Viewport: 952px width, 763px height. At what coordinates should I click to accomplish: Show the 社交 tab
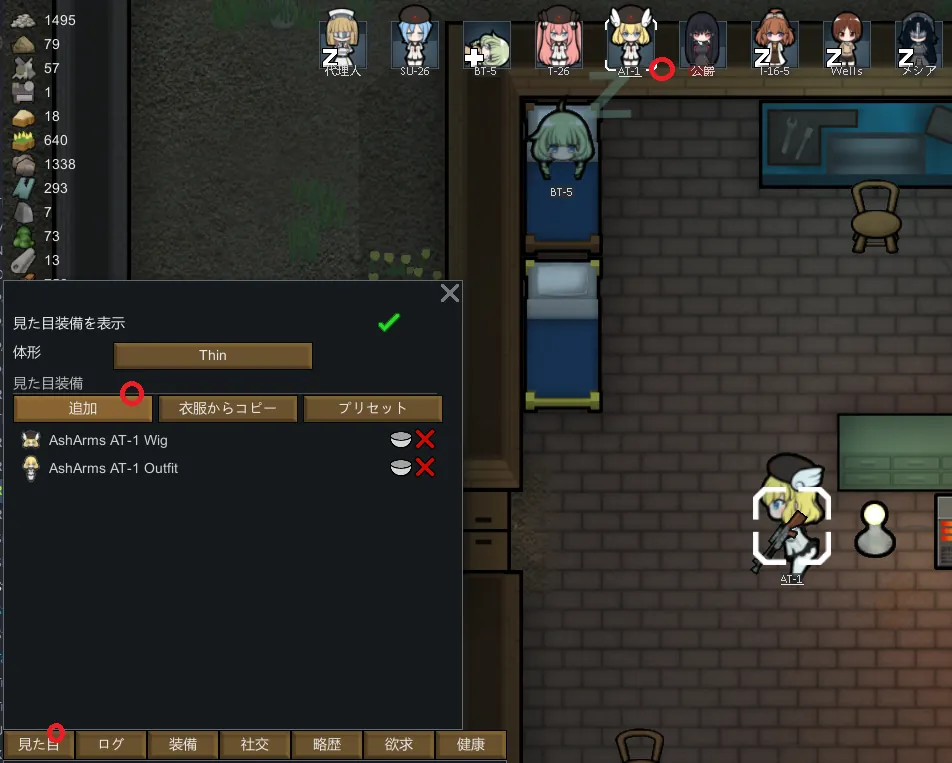[255, 745]
